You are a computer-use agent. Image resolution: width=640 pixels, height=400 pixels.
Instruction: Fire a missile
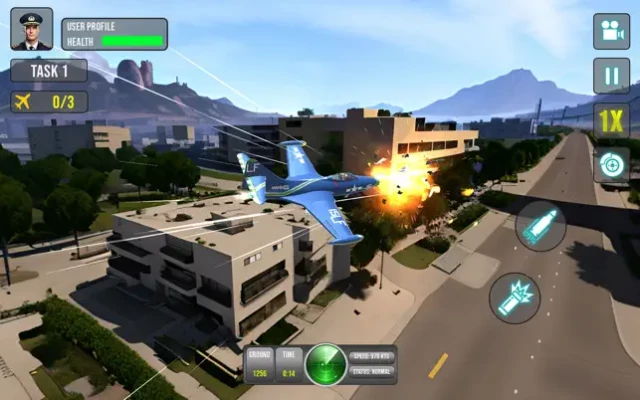point(541,225)
